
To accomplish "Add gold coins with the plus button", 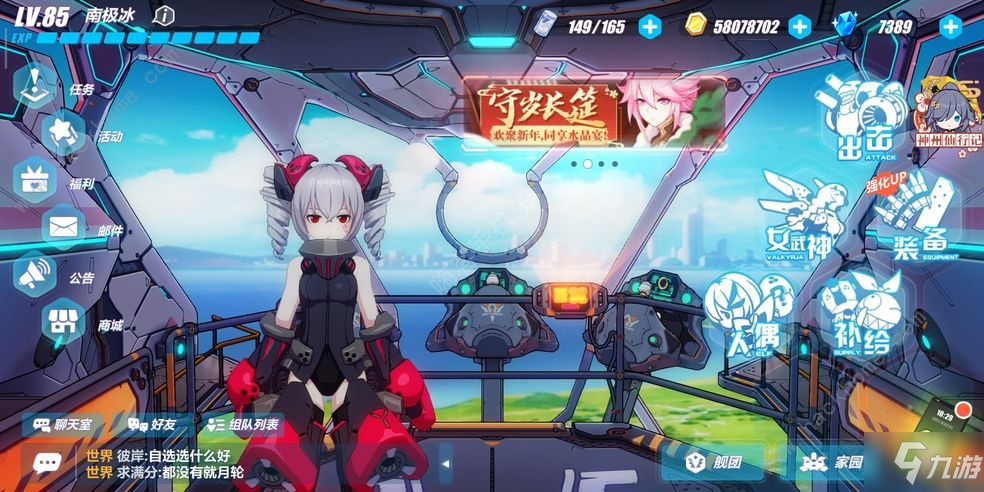I will coord(799,27).
